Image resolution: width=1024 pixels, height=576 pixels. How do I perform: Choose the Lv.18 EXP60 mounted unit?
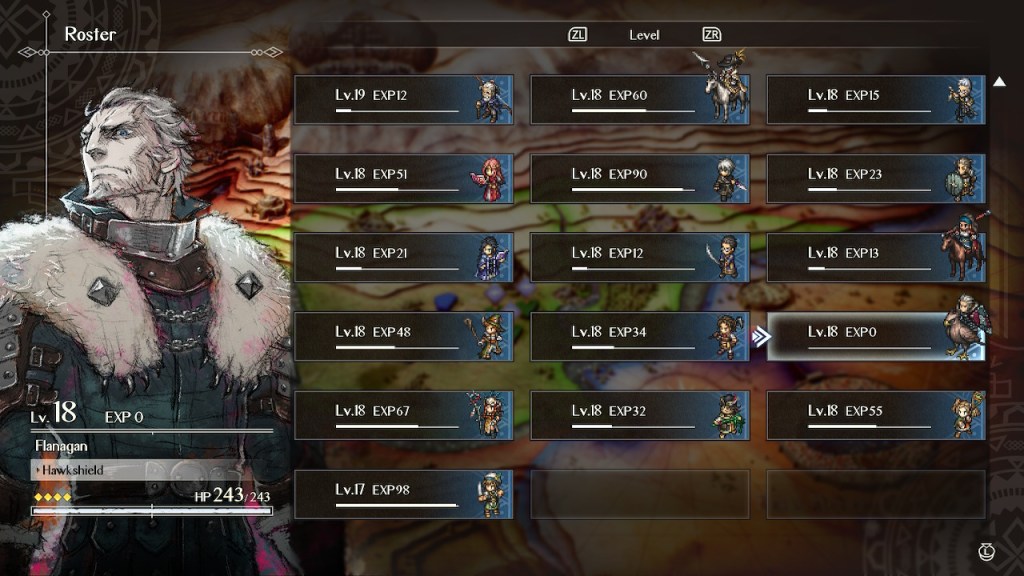639,100
